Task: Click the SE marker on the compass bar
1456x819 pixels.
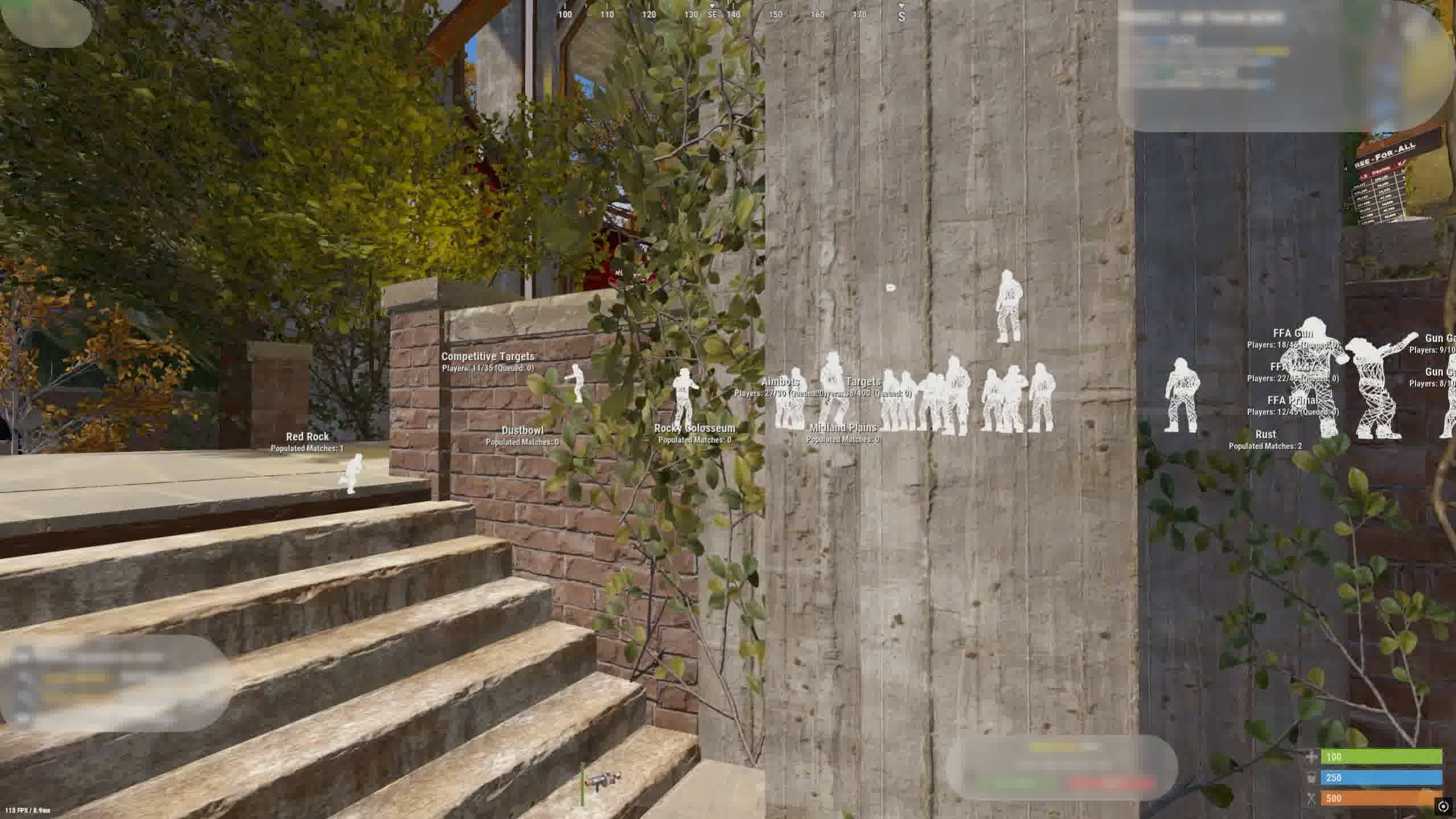Action: click(x=712, y=15)
